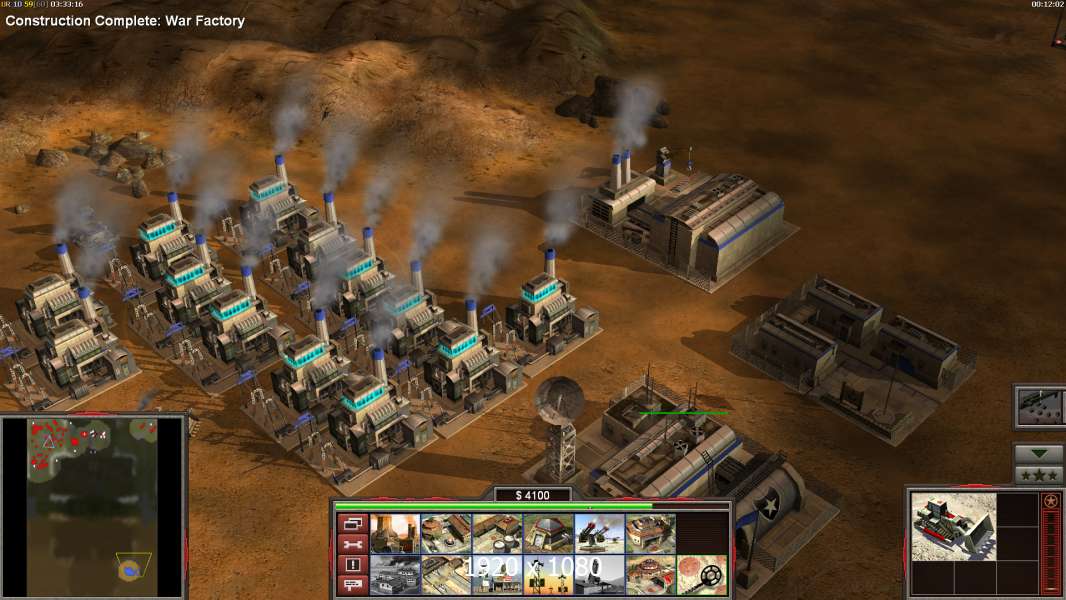Image resolution: width=1066 pixels, height=600 pixels.
Task: Open the three-star General's Powers button
Action: tap(1039, 475)
